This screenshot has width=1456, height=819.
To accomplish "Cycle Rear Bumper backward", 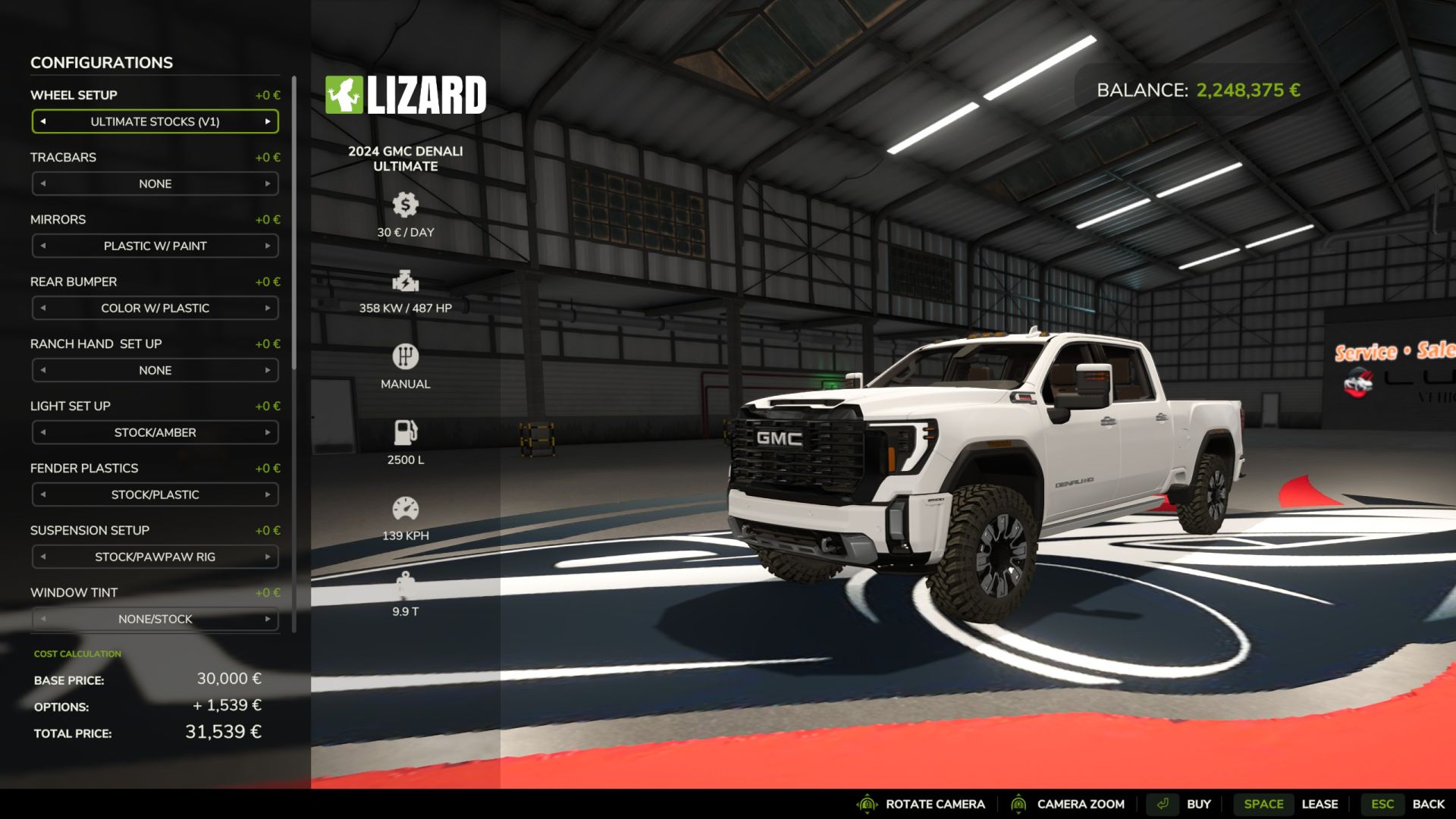I will [43, 308].
